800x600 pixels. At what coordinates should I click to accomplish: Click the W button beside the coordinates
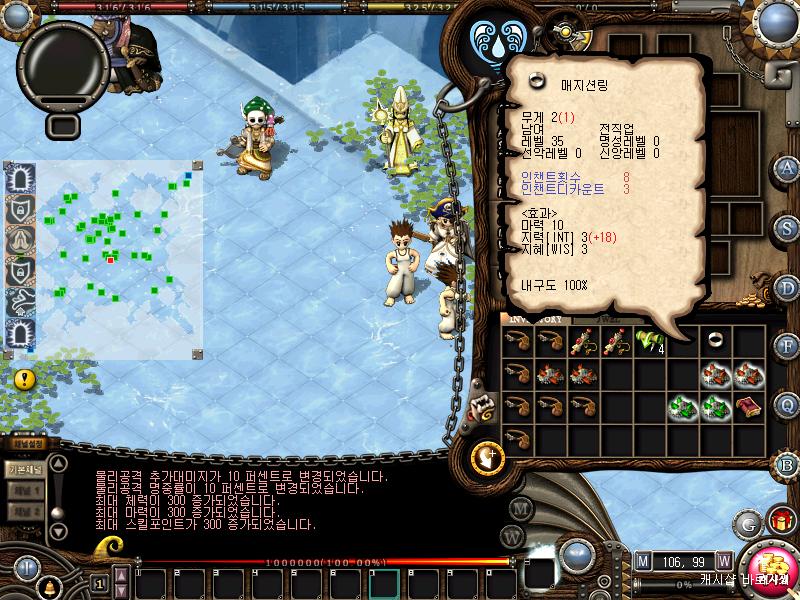coord(723,560)
